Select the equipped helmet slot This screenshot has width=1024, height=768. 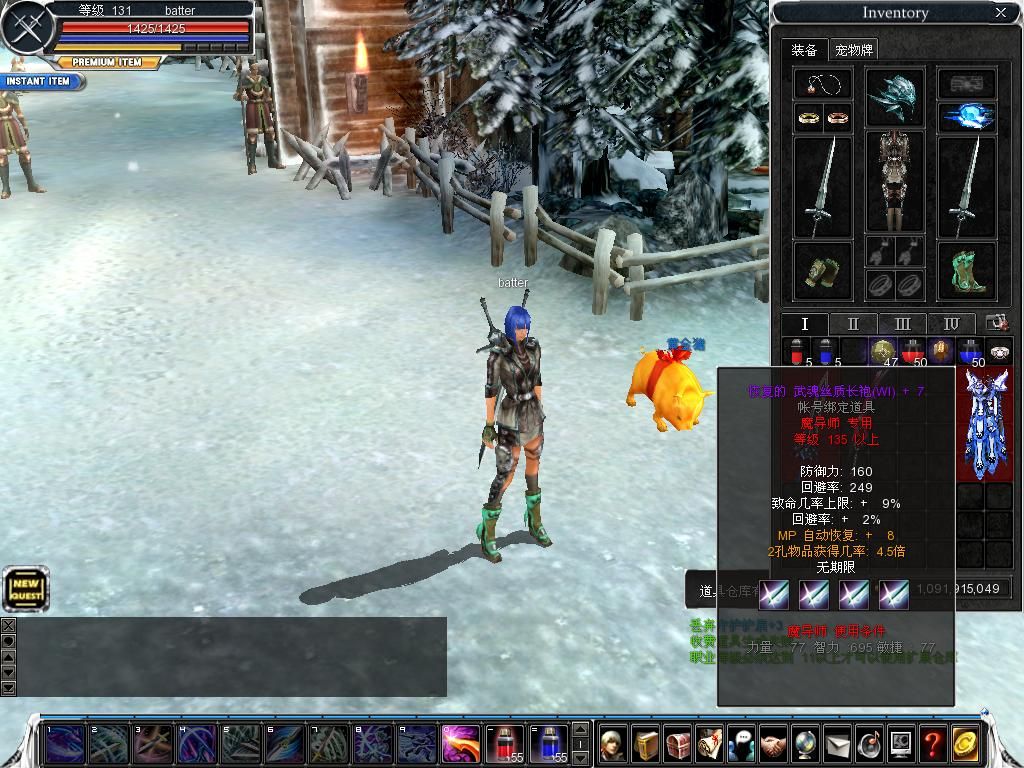[x=895, y=96]
